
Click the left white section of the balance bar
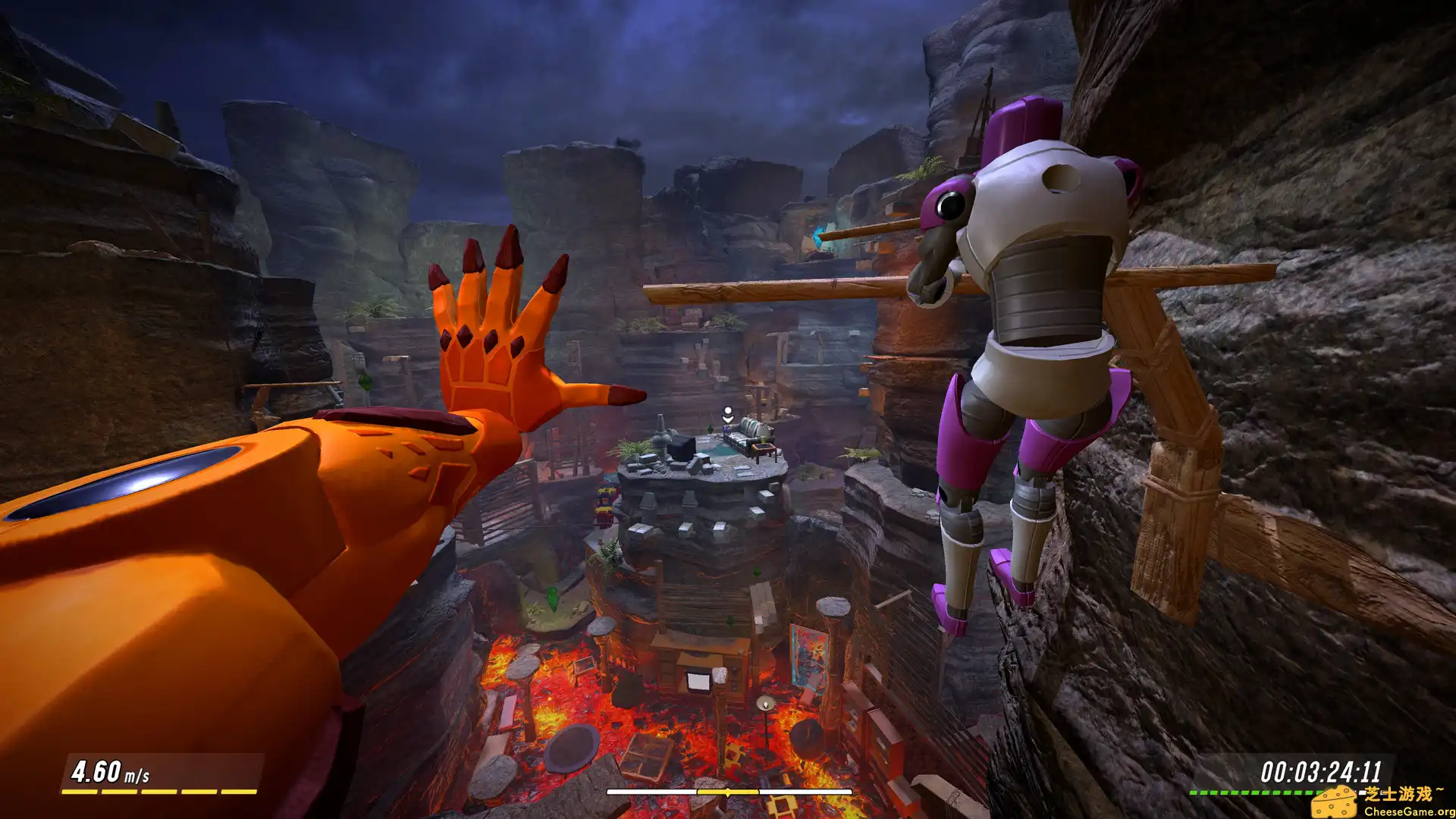[652, 792]
